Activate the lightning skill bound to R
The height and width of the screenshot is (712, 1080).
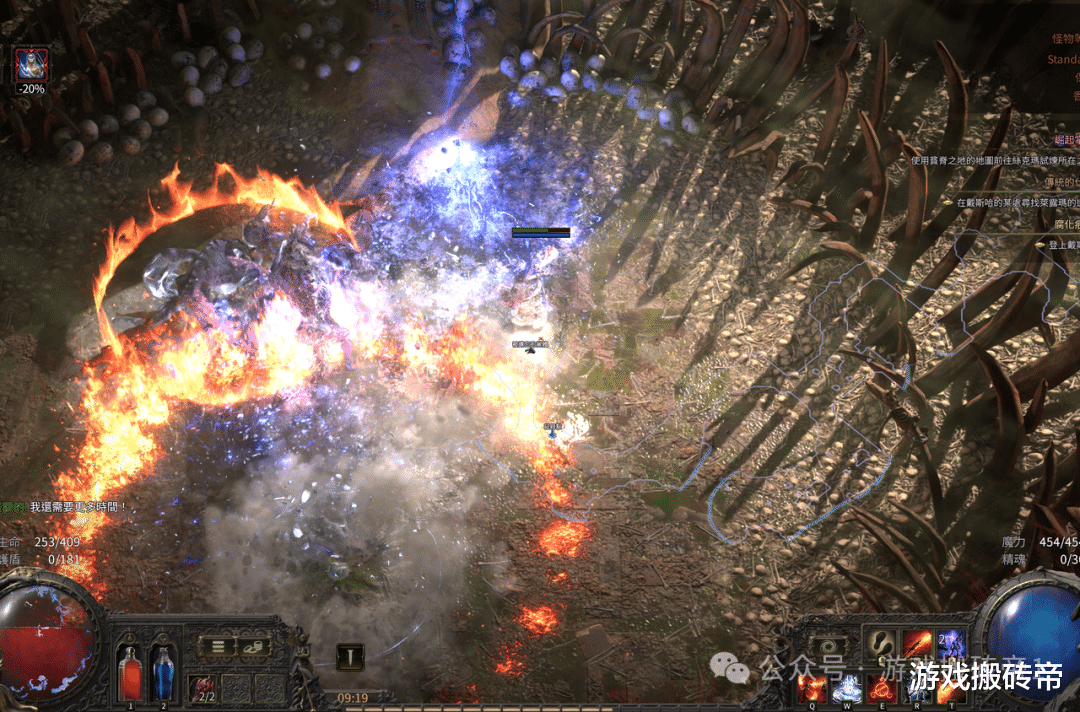[x=916, y=687]
